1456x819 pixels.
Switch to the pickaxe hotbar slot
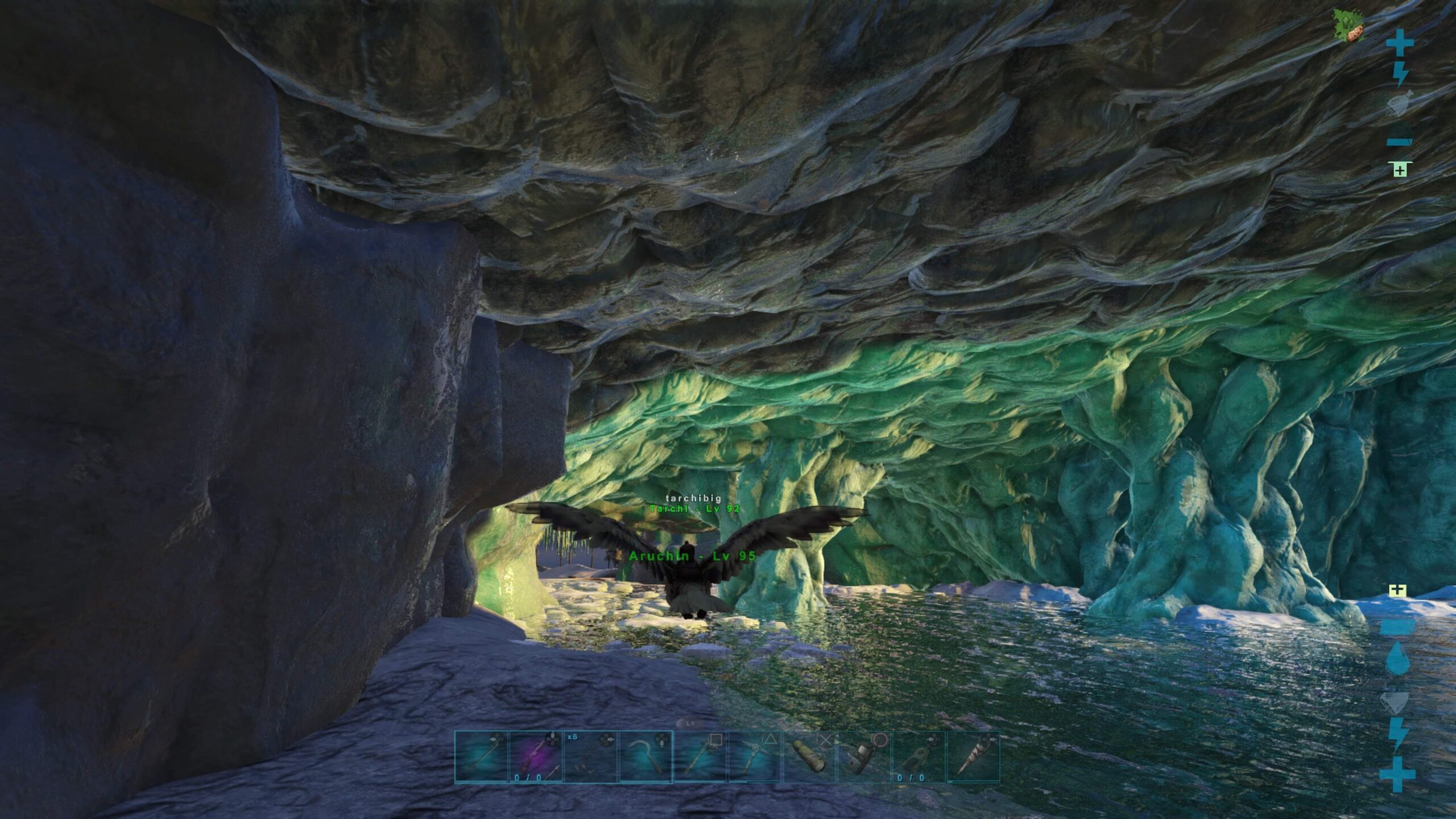pyautogui.click(x=755, y=757)
